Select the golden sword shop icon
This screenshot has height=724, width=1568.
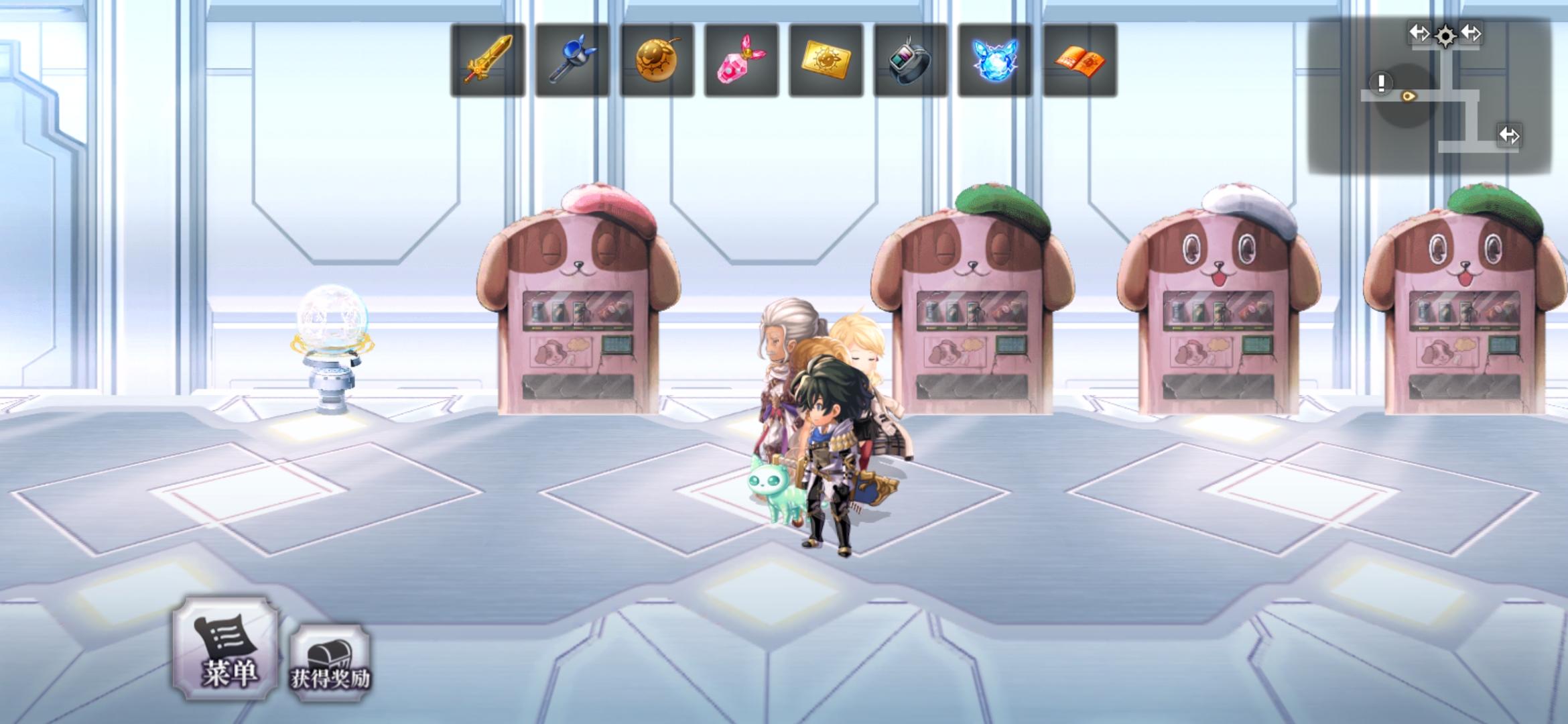pyautogui.click(x=487, y=61)
